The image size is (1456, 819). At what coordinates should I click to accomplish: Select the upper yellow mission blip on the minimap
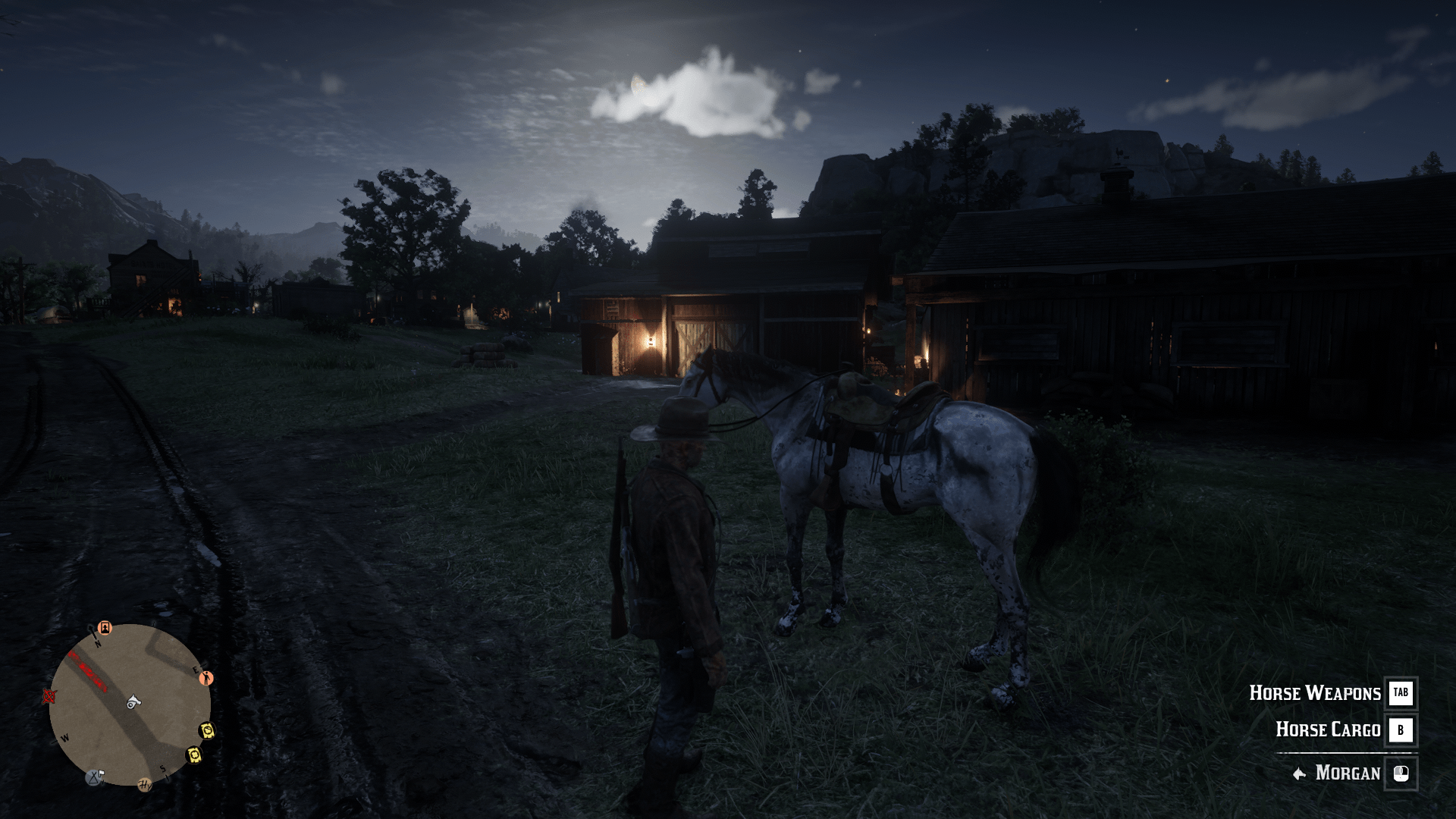click(208, 731)
